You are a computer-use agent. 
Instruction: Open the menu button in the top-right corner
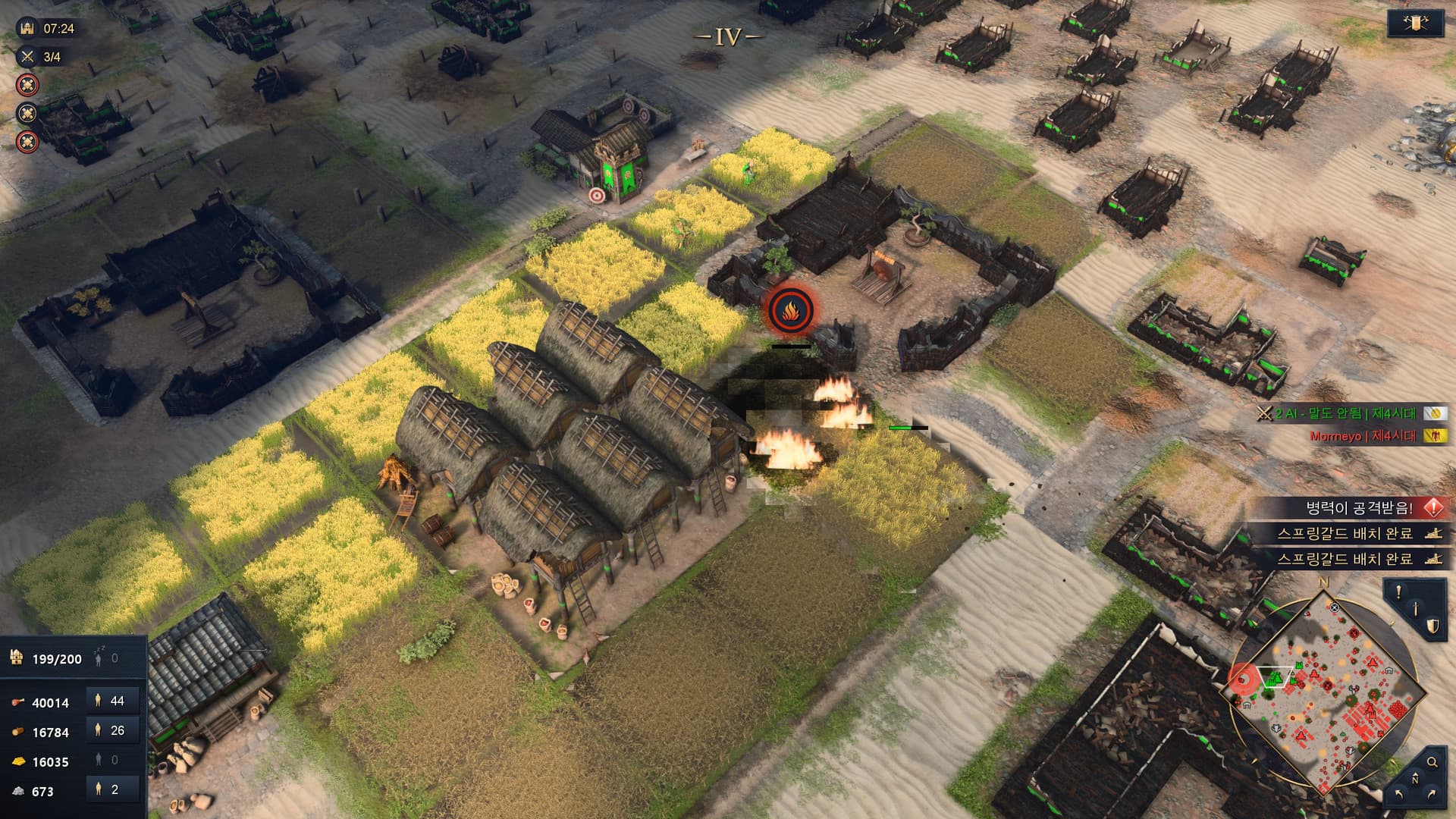click(1415, 24)
